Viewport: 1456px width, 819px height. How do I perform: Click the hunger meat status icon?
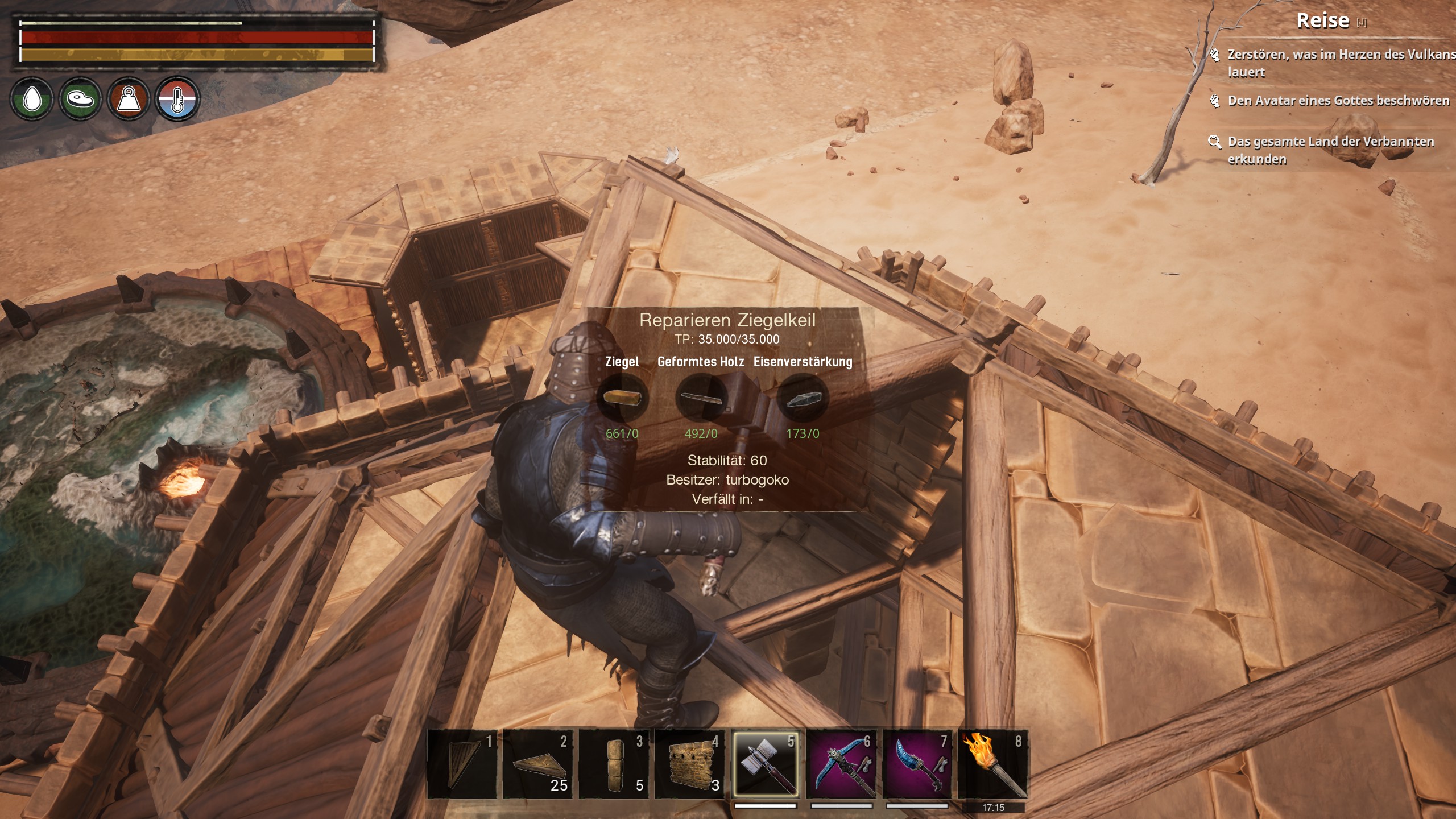pos(80,100)
